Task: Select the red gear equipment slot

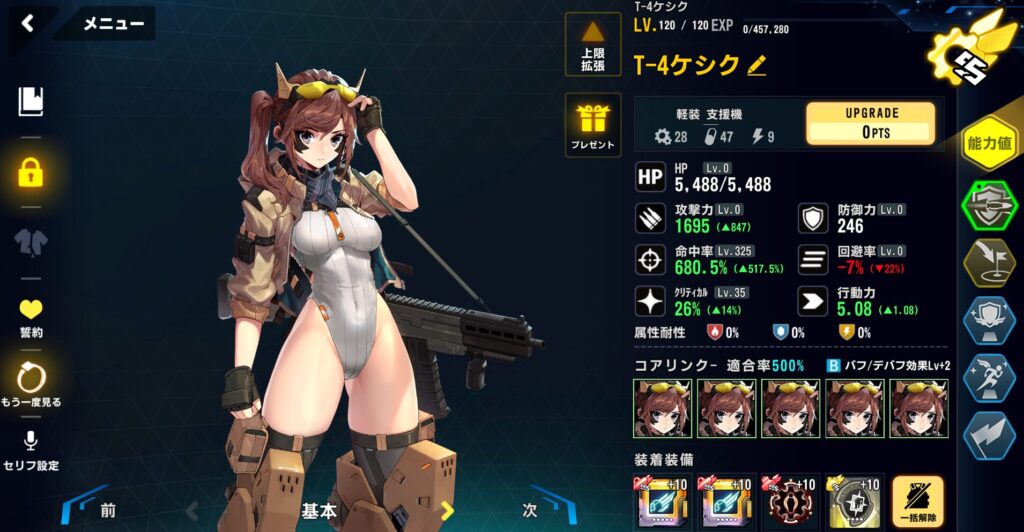Action: click(x=790, y=503)
